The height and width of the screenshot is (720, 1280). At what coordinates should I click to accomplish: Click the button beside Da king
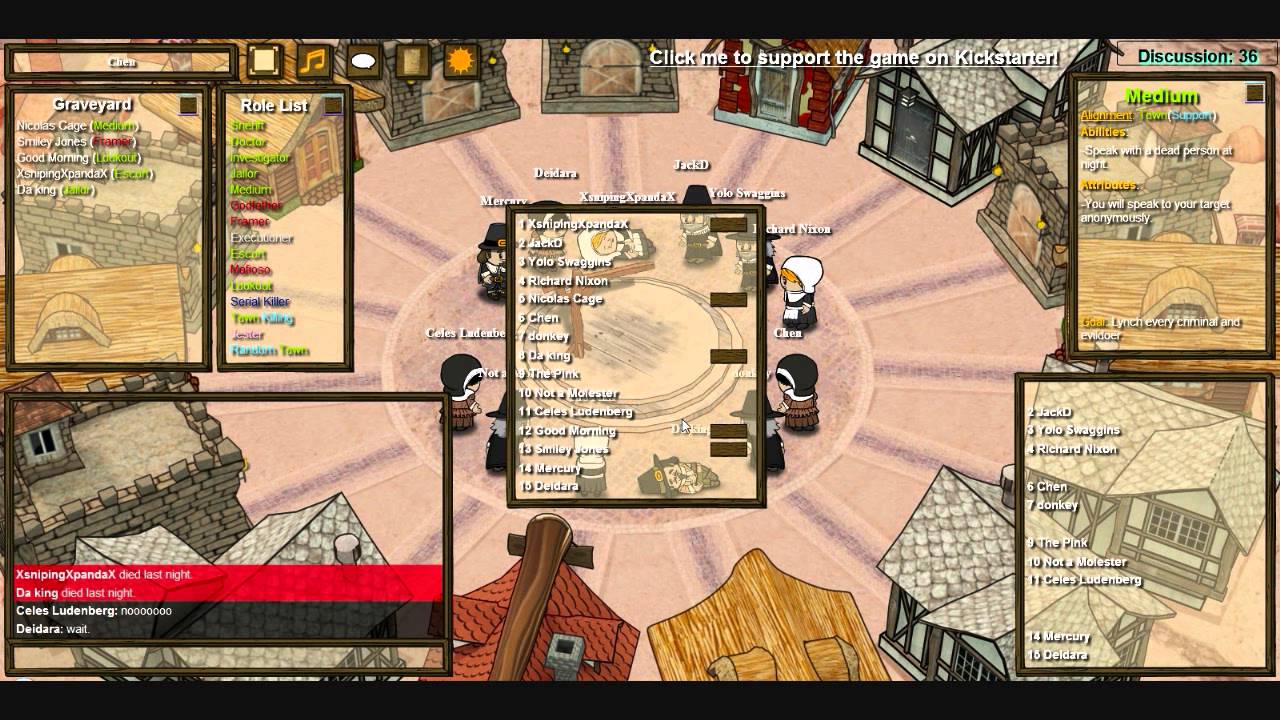coord(728,356)
